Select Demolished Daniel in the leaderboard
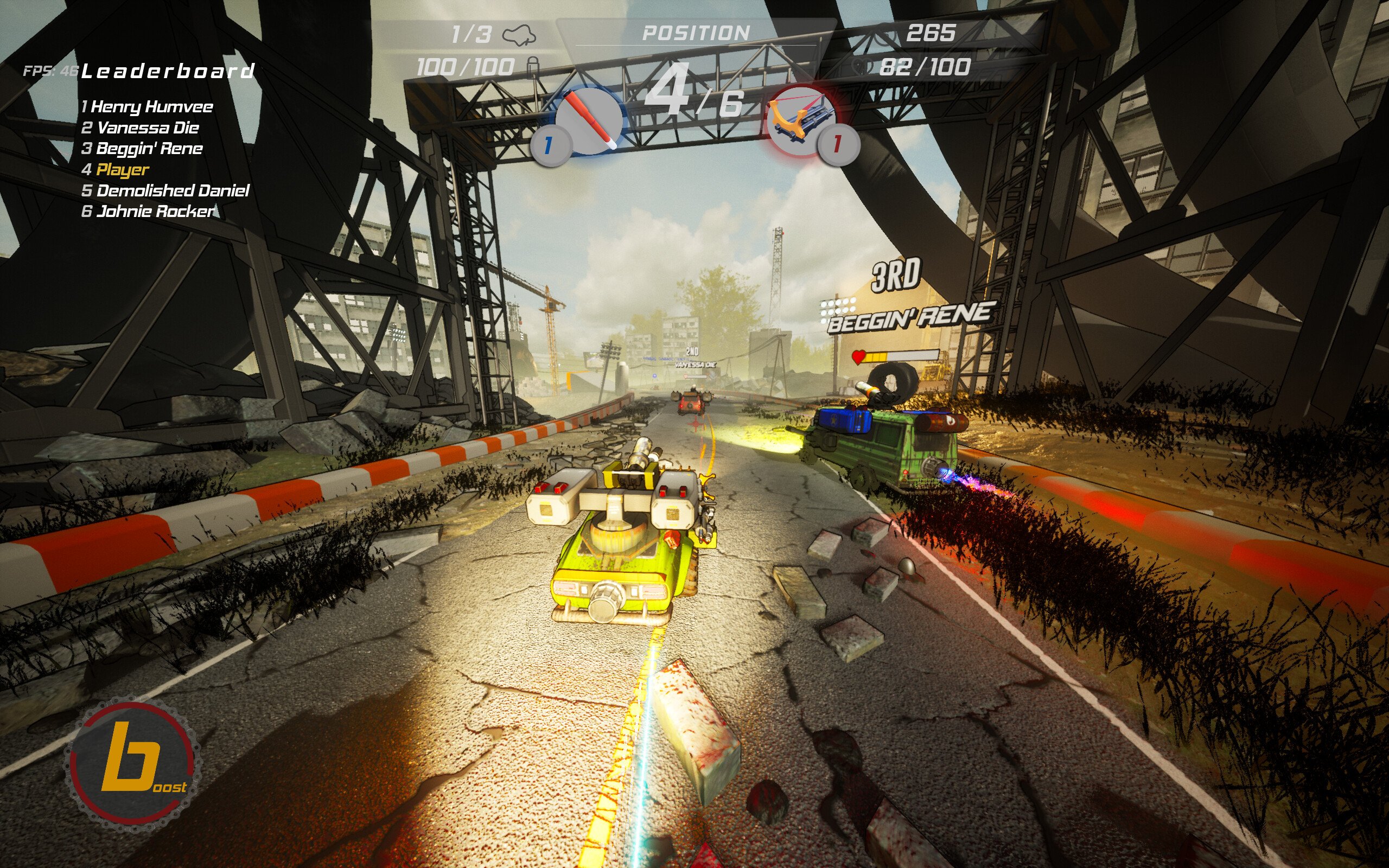This screenshot has height=868, width=1389. 165,190
